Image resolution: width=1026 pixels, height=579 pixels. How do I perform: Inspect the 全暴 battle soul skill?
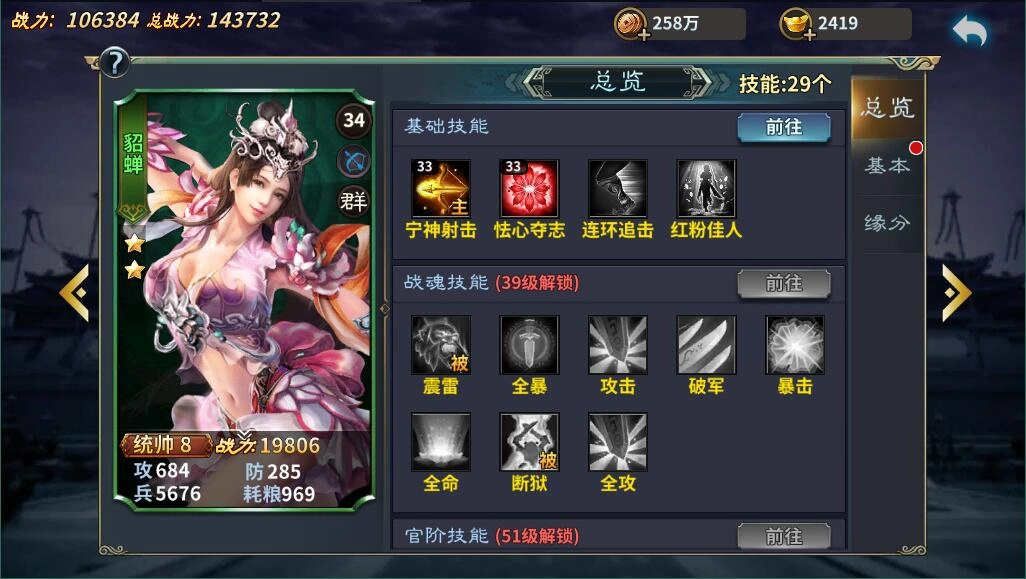click(529, 345)
